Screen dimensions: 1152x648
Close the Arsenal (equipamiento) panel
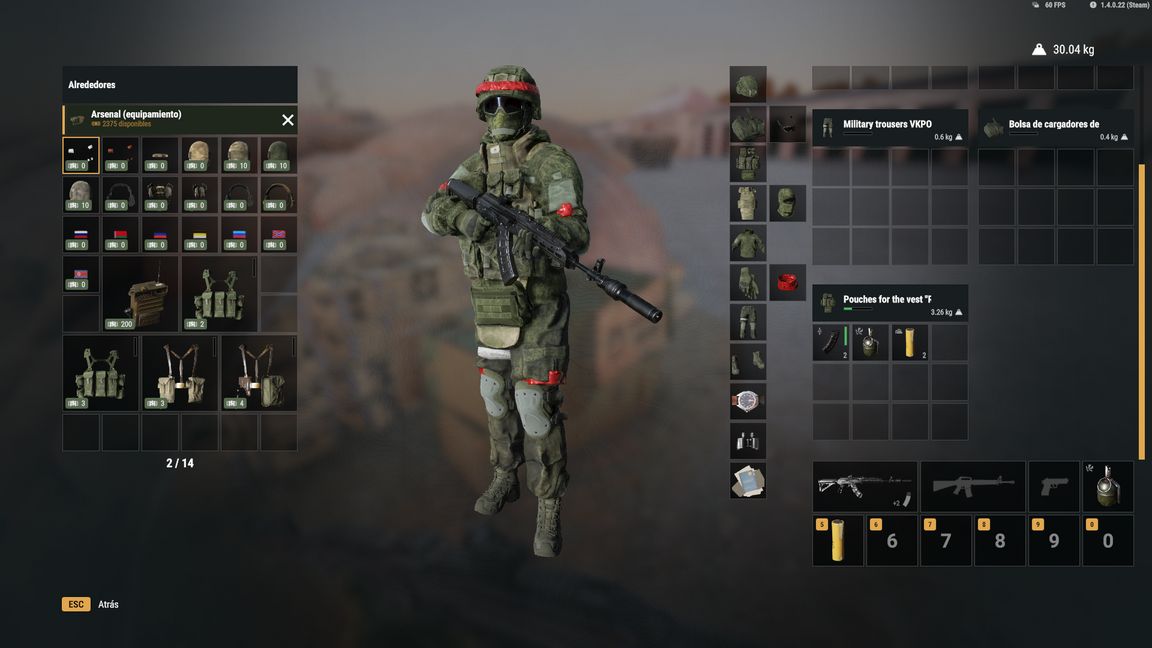point(288,120)
